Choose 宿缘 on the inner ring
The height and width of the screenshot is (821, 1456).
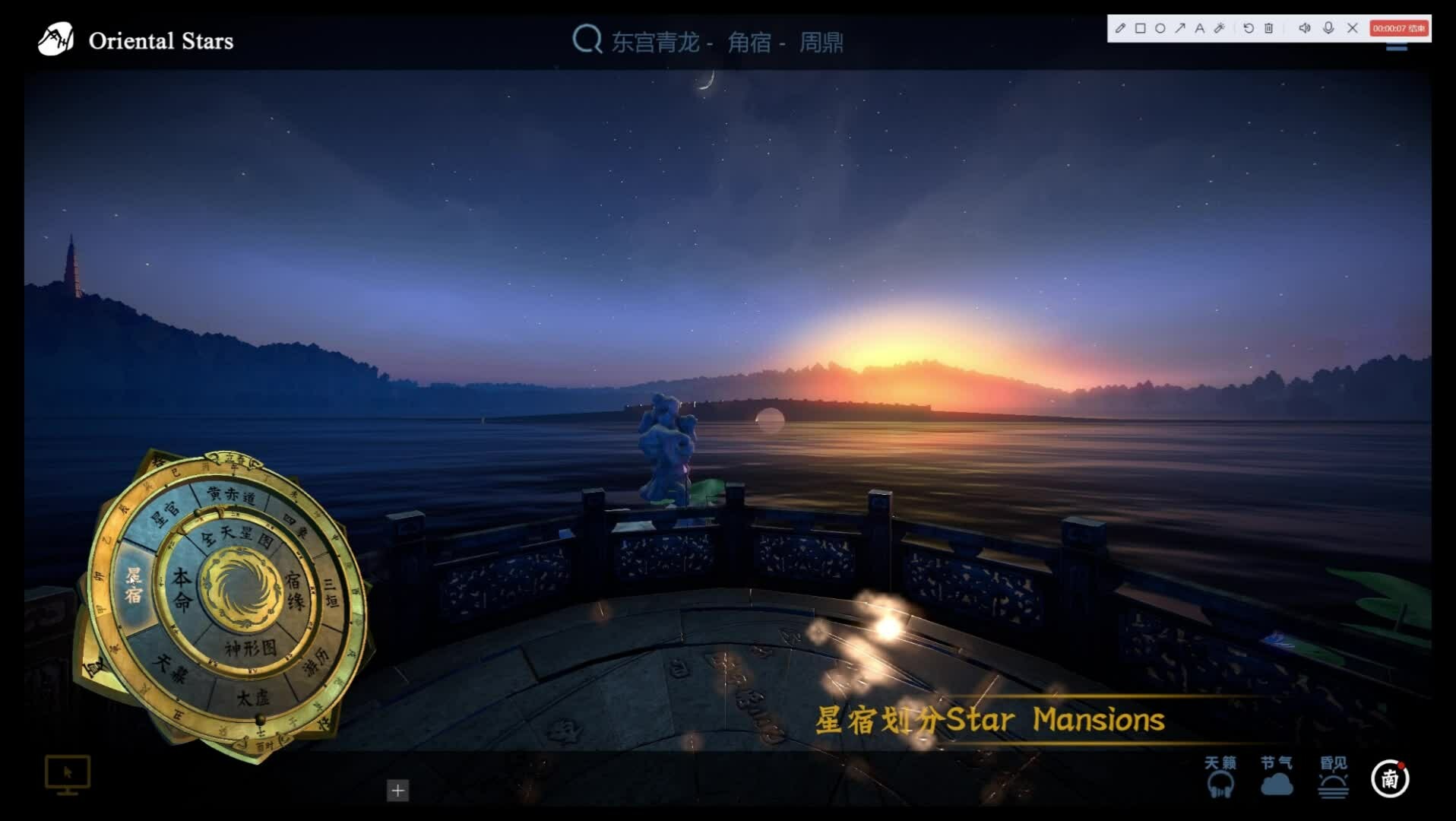click(294, 591)
